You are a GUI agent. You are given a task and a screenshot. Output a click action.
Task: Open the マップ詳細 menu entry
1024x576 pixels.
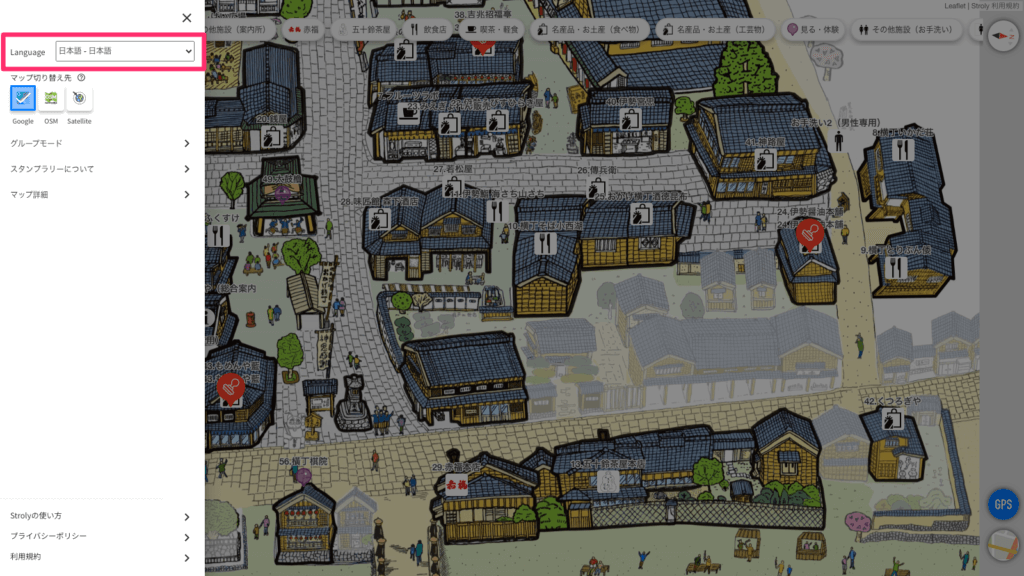pos(100,194)
